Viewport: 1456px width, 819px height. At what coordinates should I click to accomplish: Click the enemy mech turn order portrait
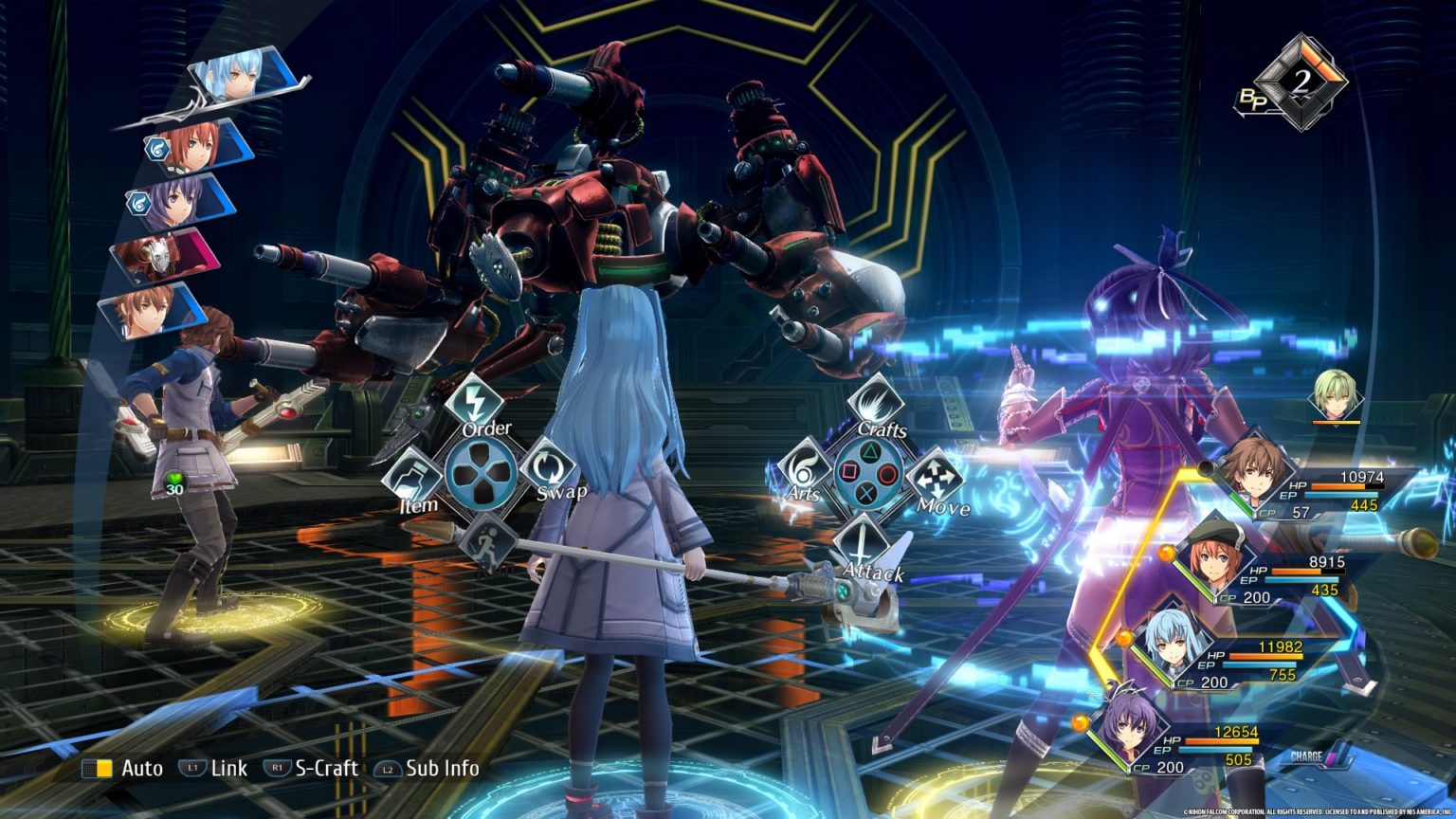(159, 256)
